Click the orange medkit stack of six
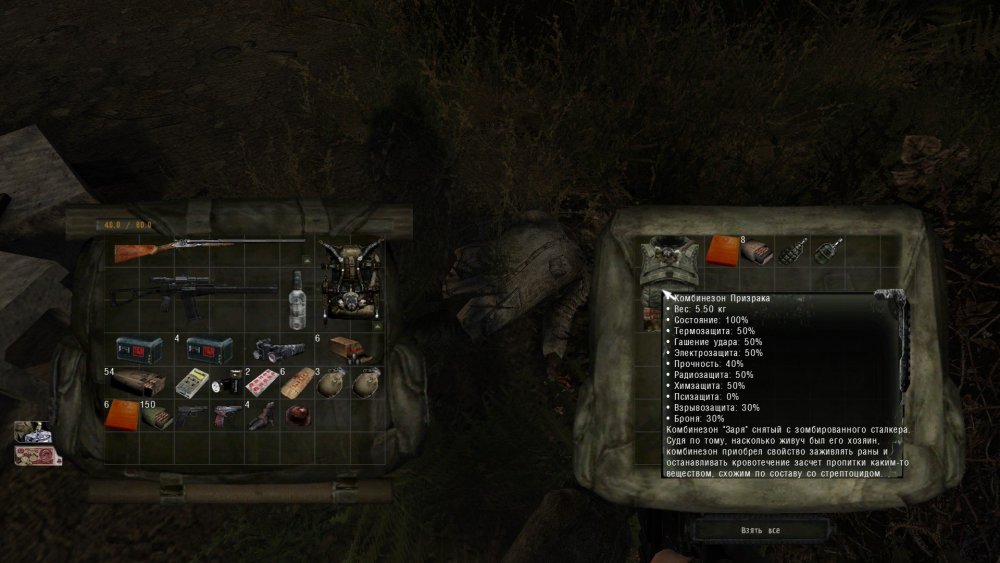This screenshot has width=1000, height=563. click(124, 413)
